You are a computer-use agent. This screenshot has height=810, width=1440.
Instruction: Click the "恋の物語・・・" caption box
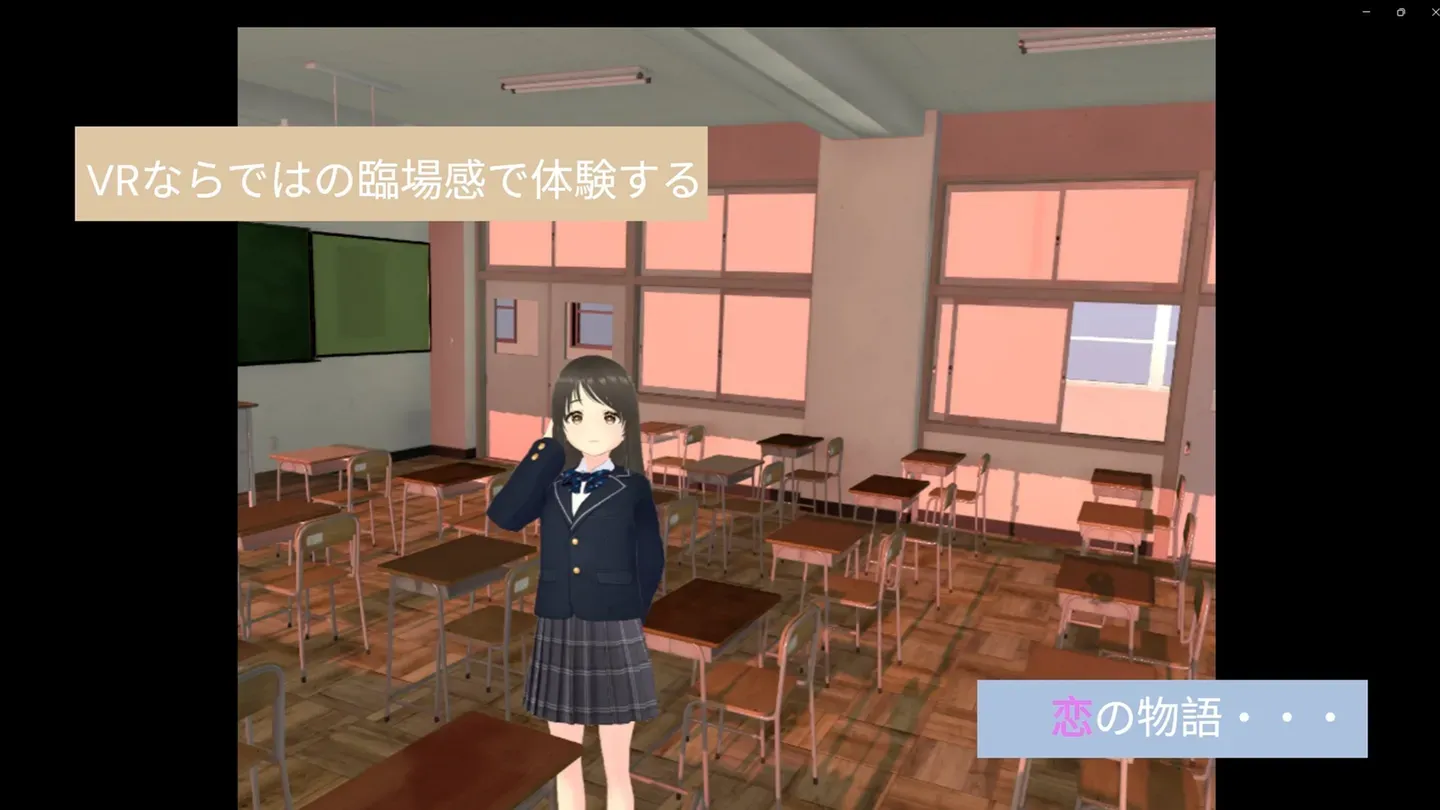tap(1170, 717)
